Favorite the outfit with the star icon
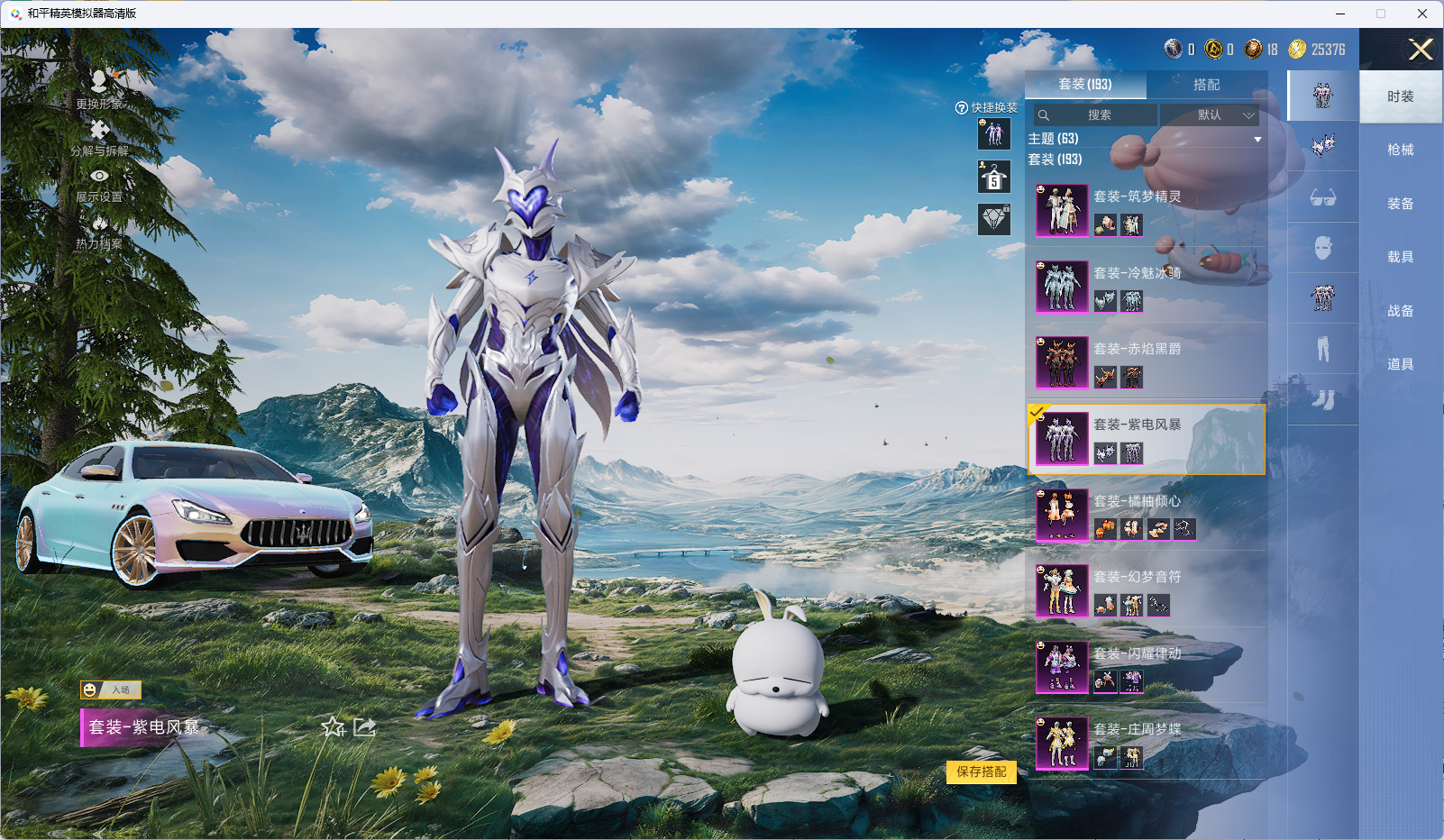The image size is (1444, 840). pos(334,726)
